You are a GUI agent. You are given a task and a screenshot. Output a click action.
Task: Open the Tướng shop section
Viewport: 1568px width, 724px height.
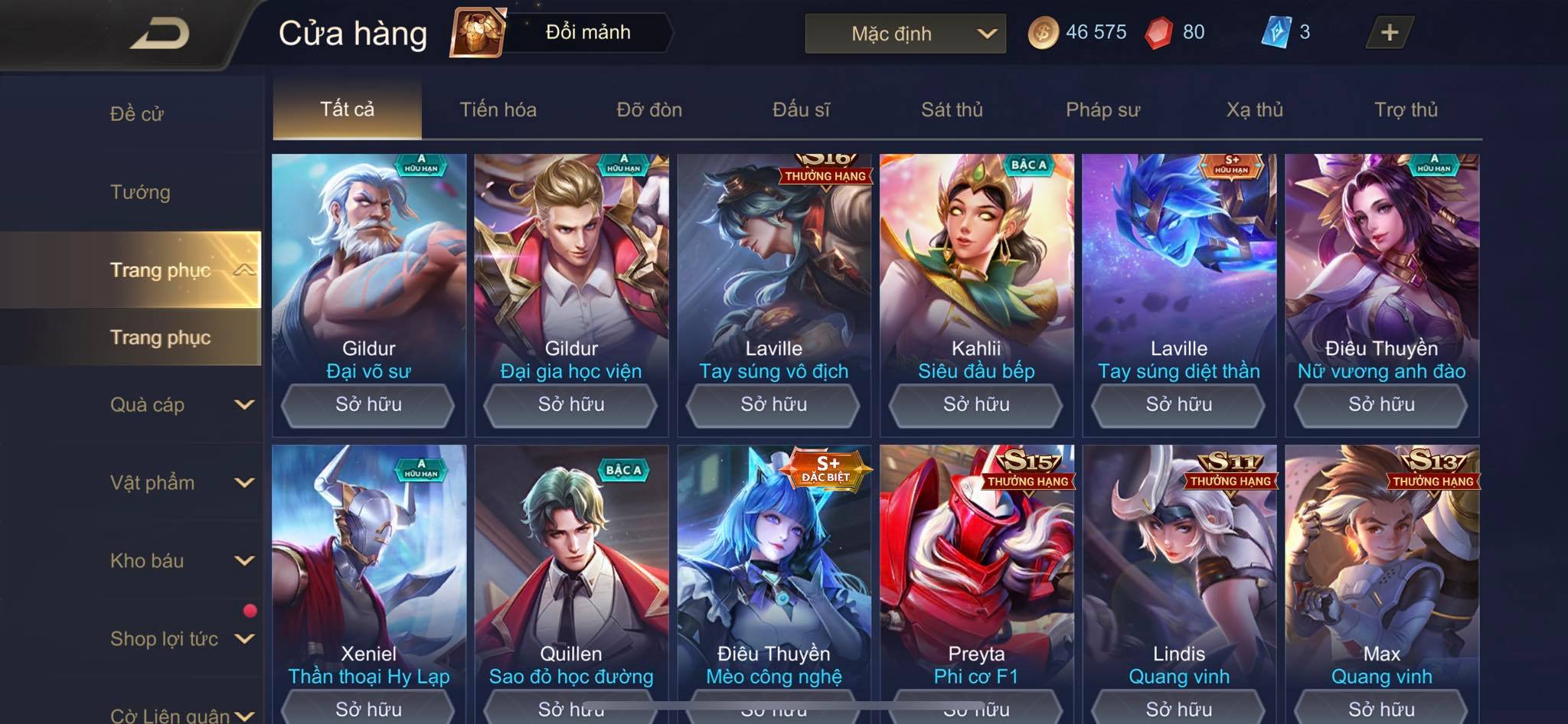[x=140, y=192]
